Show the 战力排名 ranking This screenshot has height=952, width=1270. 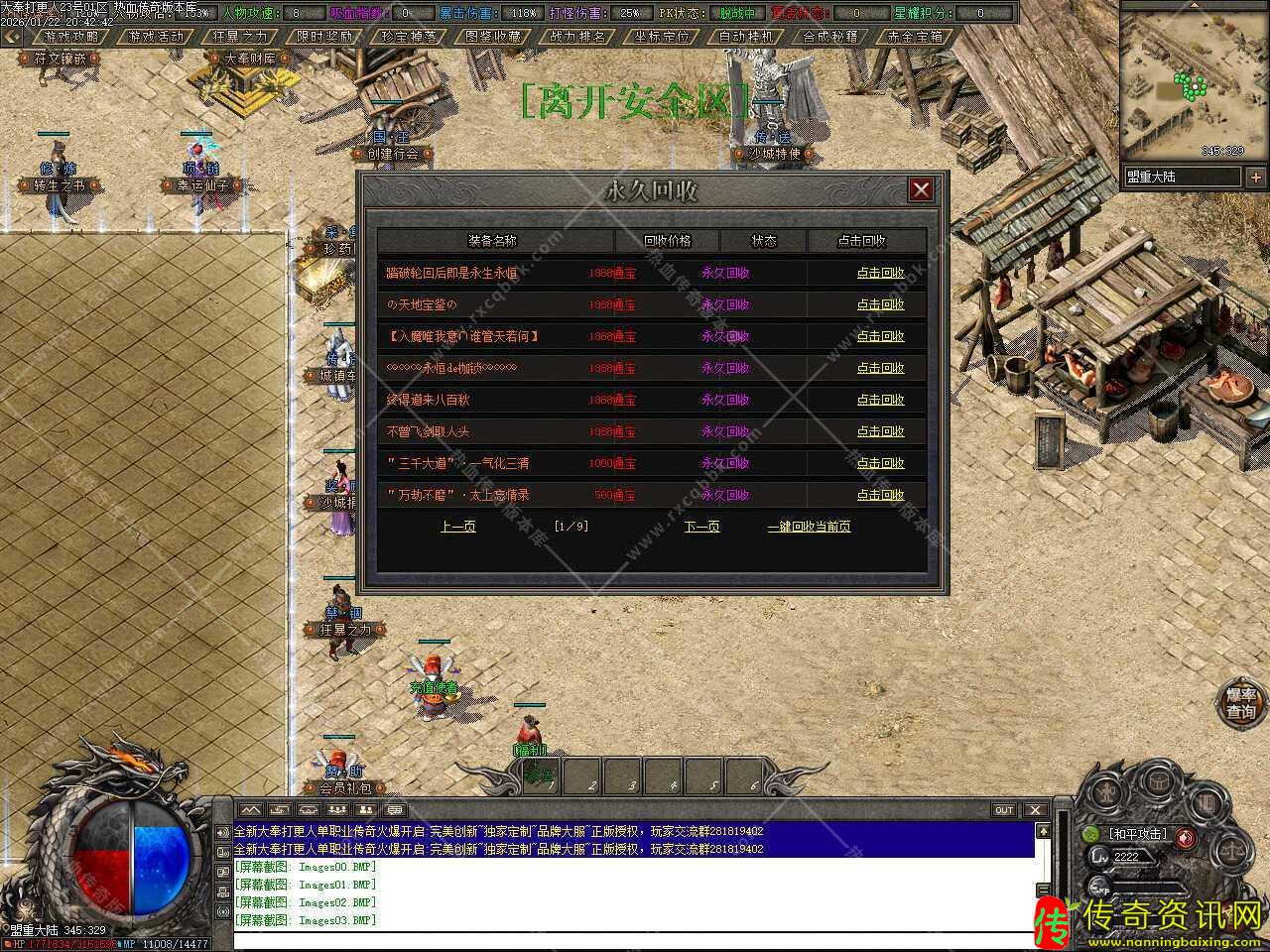coord(577,37)
